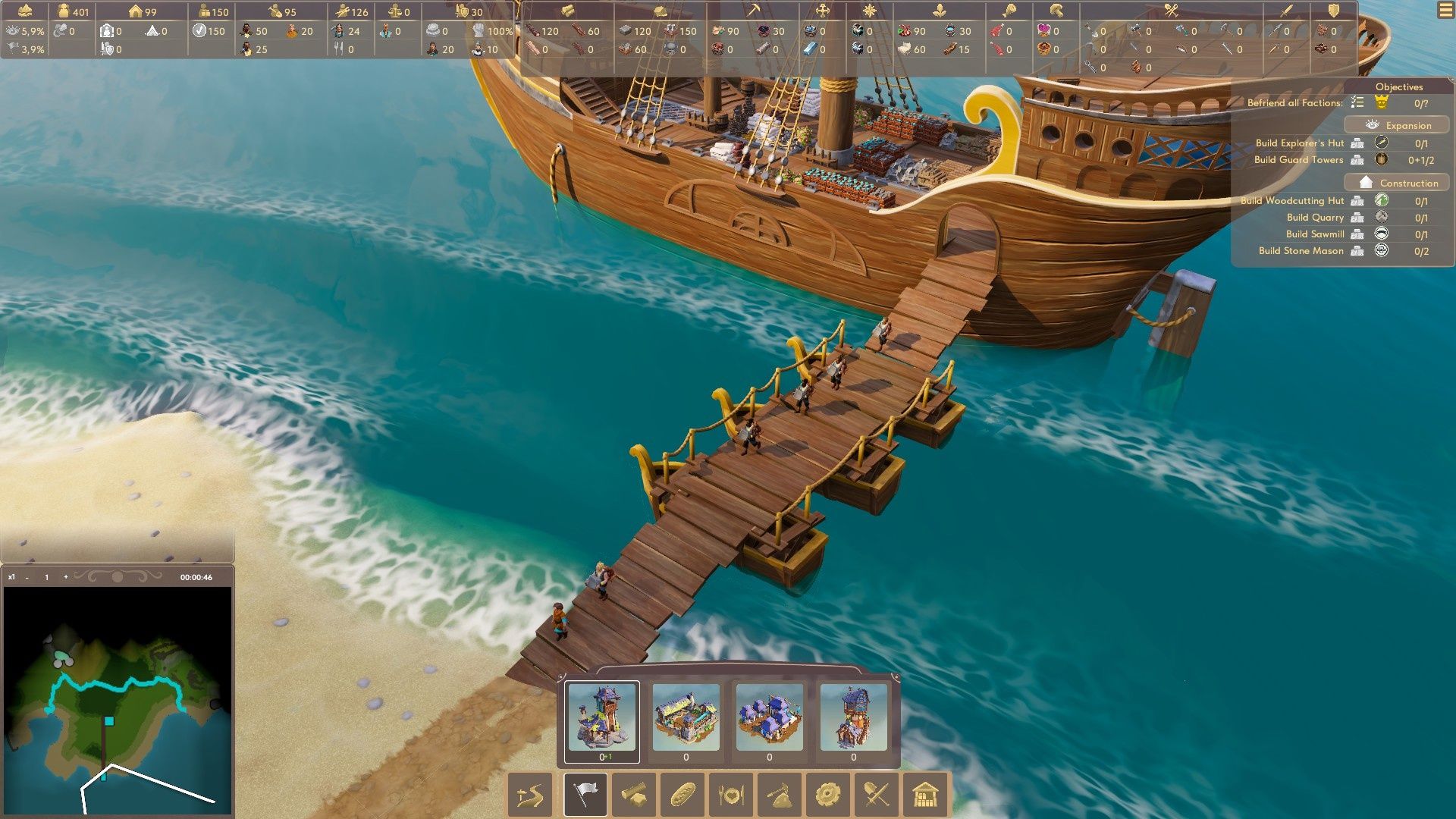
Task: Show the bread food building category
Action: [682, 795]
